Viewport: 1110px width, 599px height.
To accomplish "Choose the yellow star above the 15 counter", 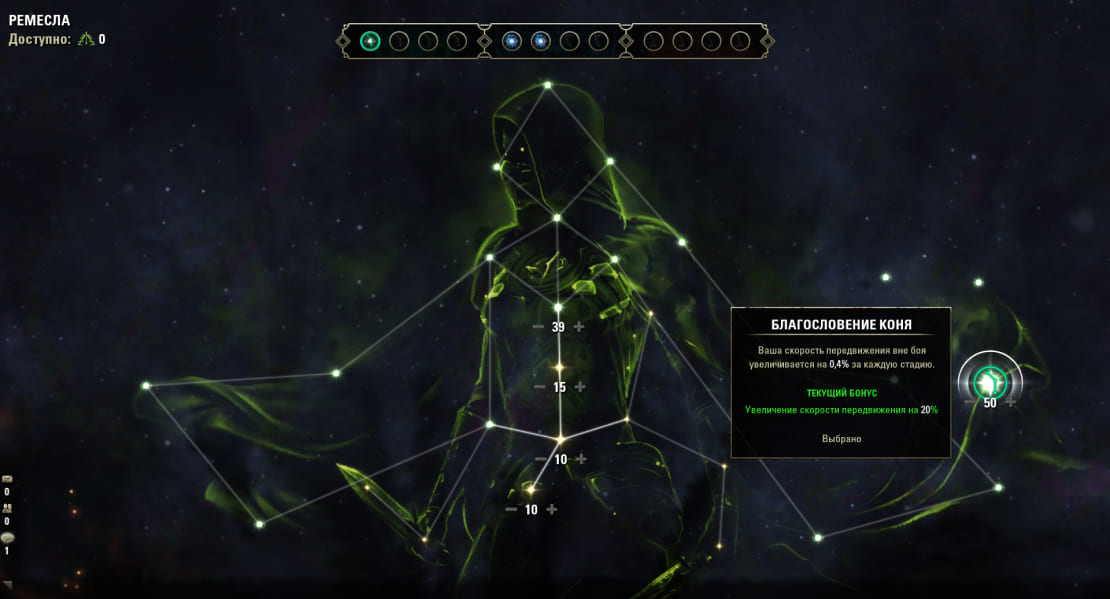I will point(560,367).
